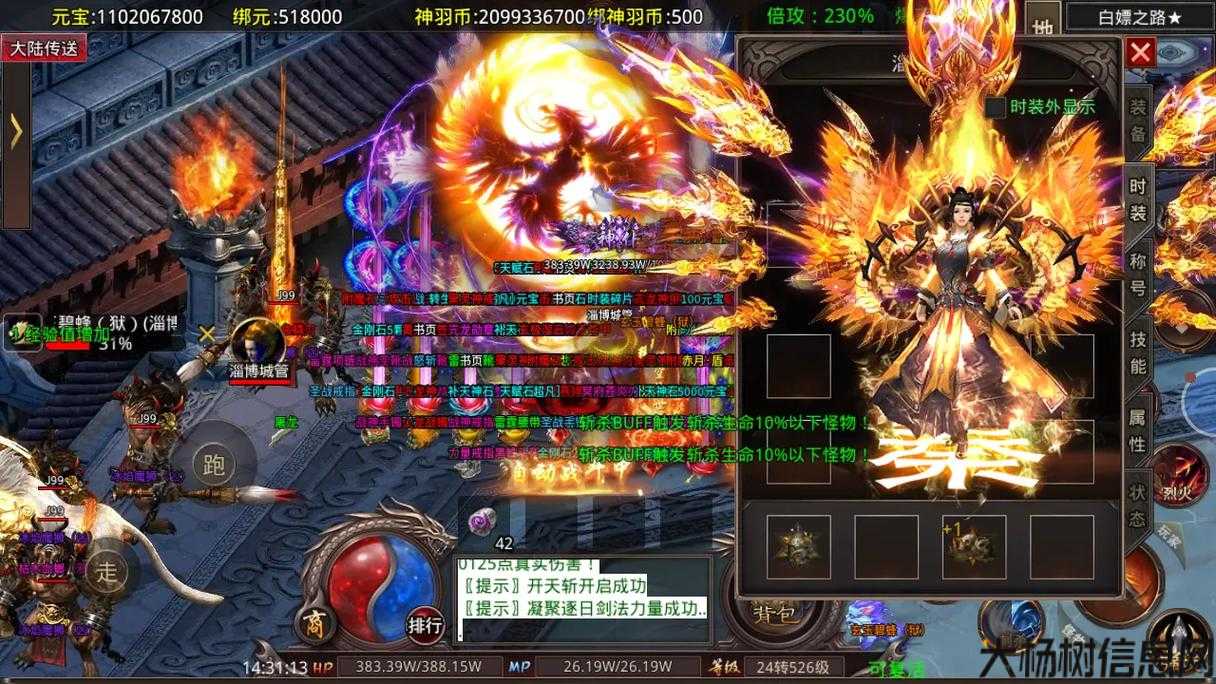Switch to the 属性 tab
Screen dimensions: 1216x684
[x=1138, y=430]
